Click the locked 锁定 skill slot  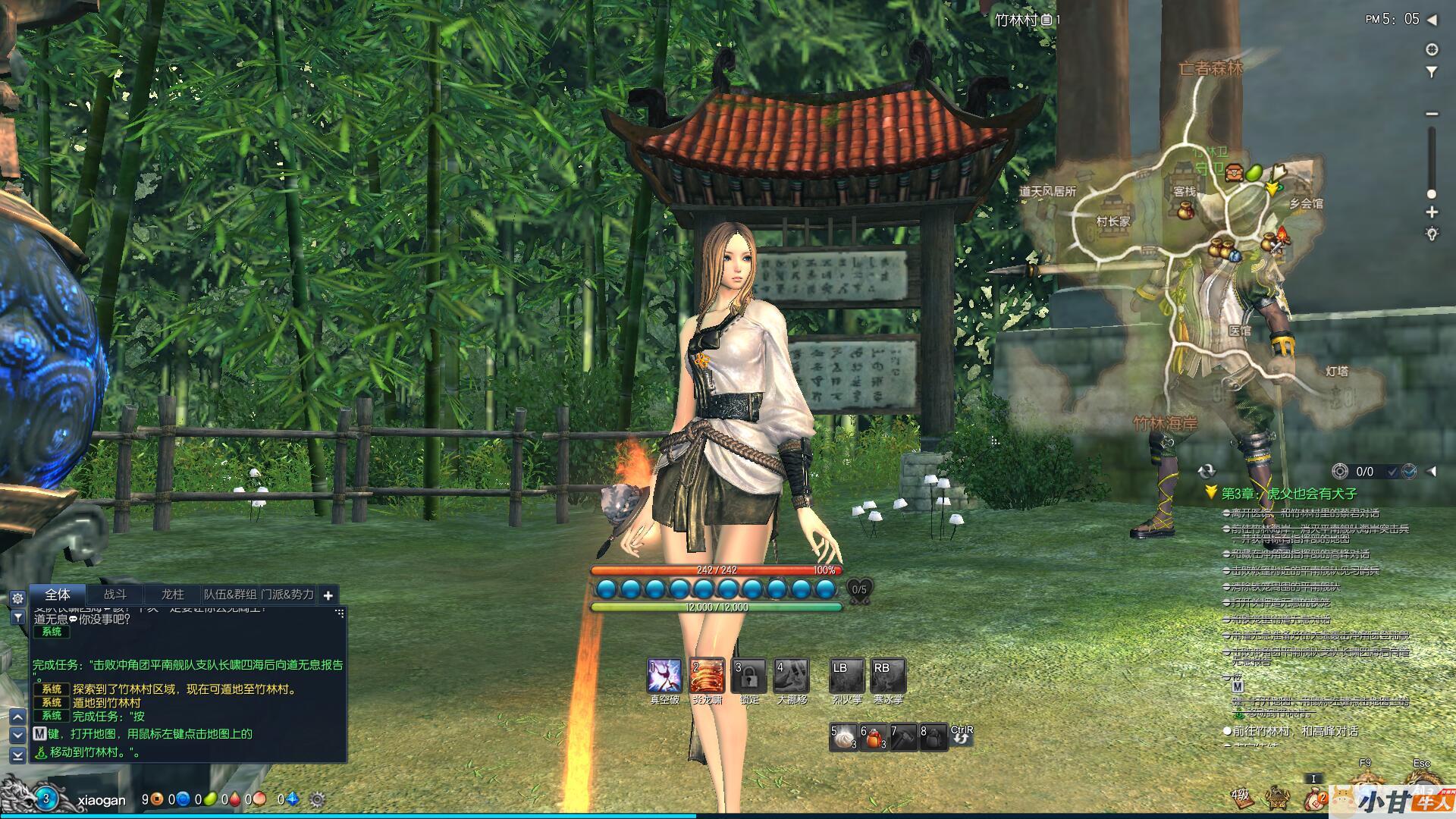click(x=749, y=676)
